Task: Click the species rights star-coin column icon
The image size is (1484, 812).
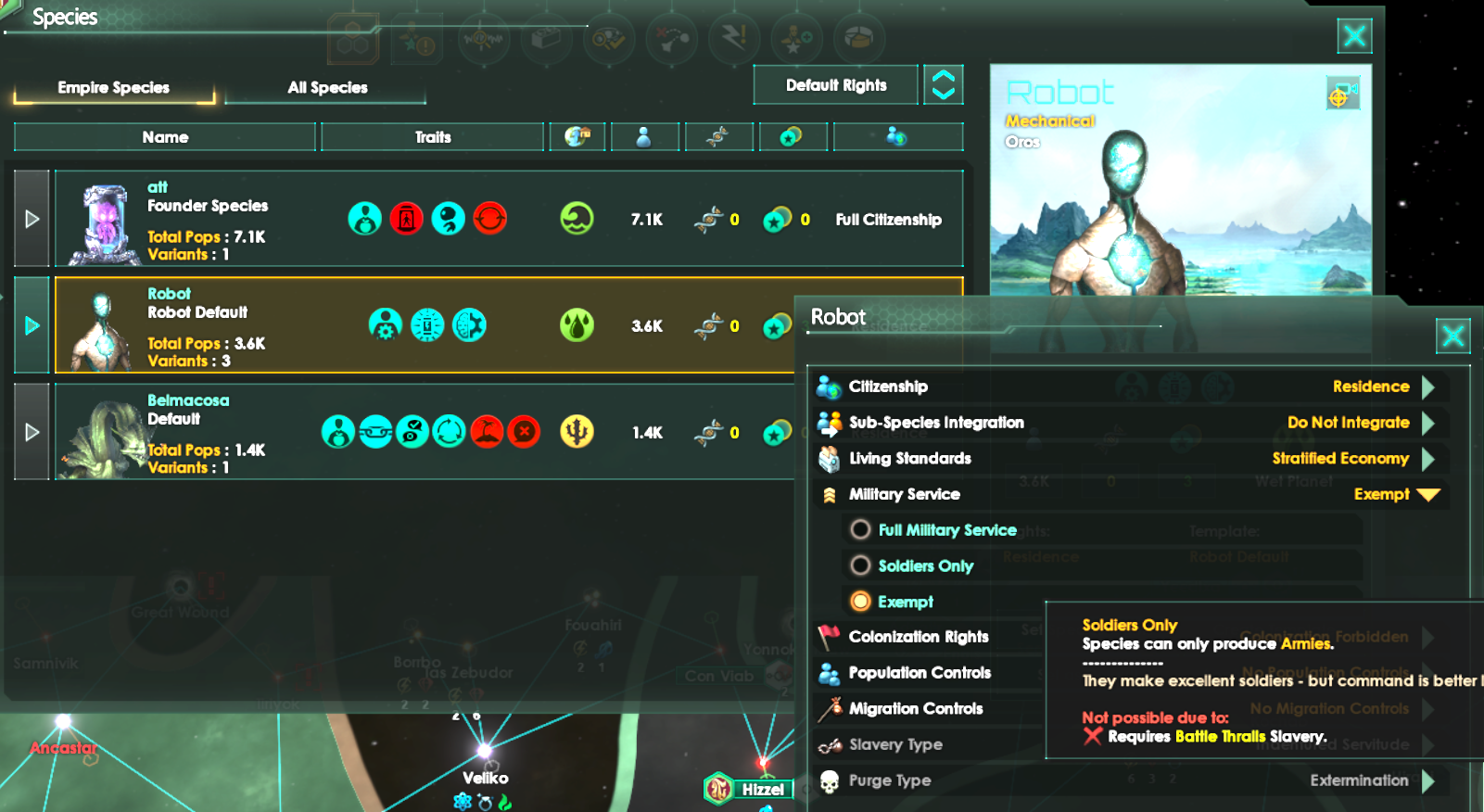Action: coord(793,136)
